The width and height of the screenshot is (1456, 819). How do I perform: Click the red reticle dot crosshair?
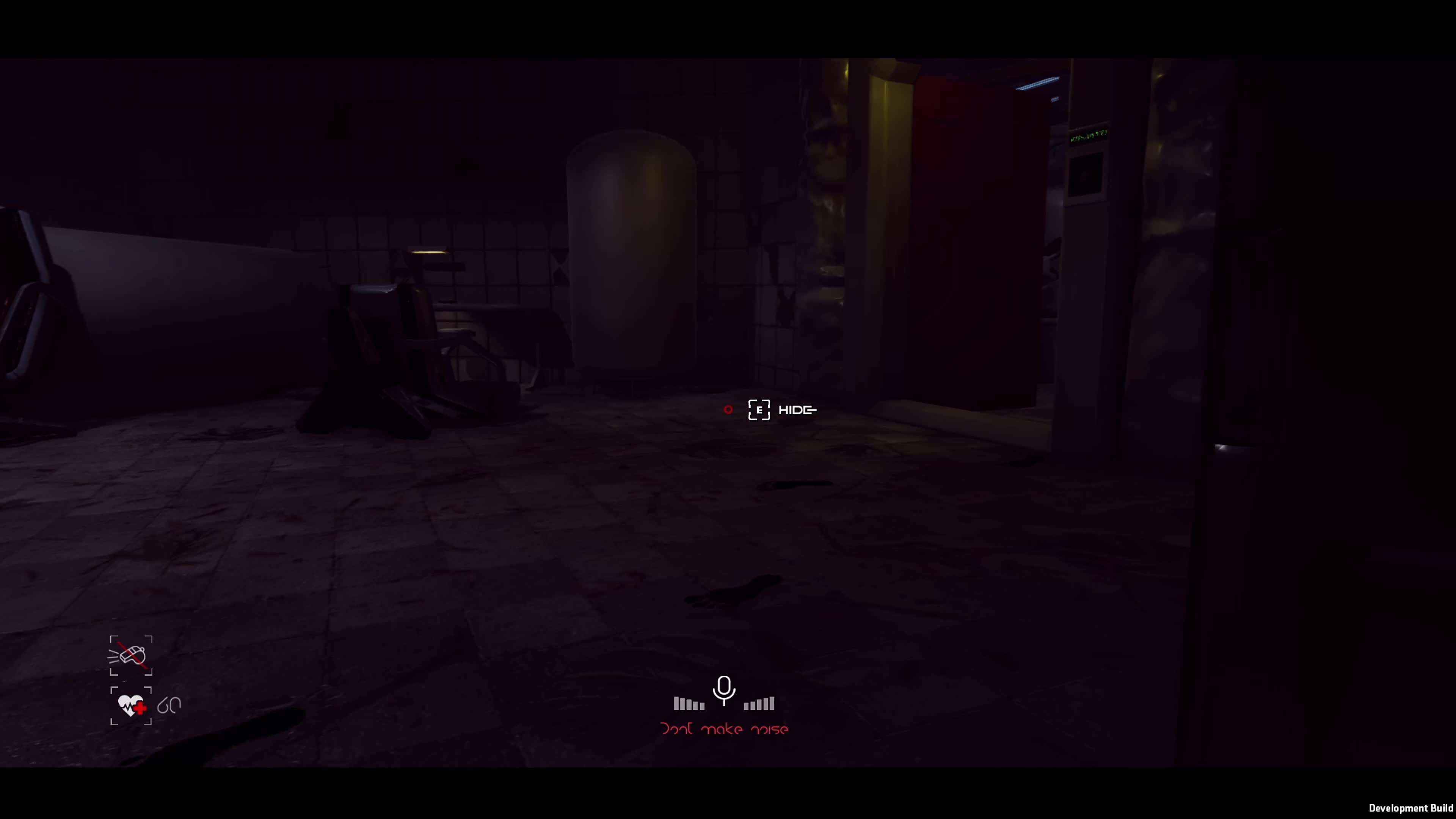point(728,410)
